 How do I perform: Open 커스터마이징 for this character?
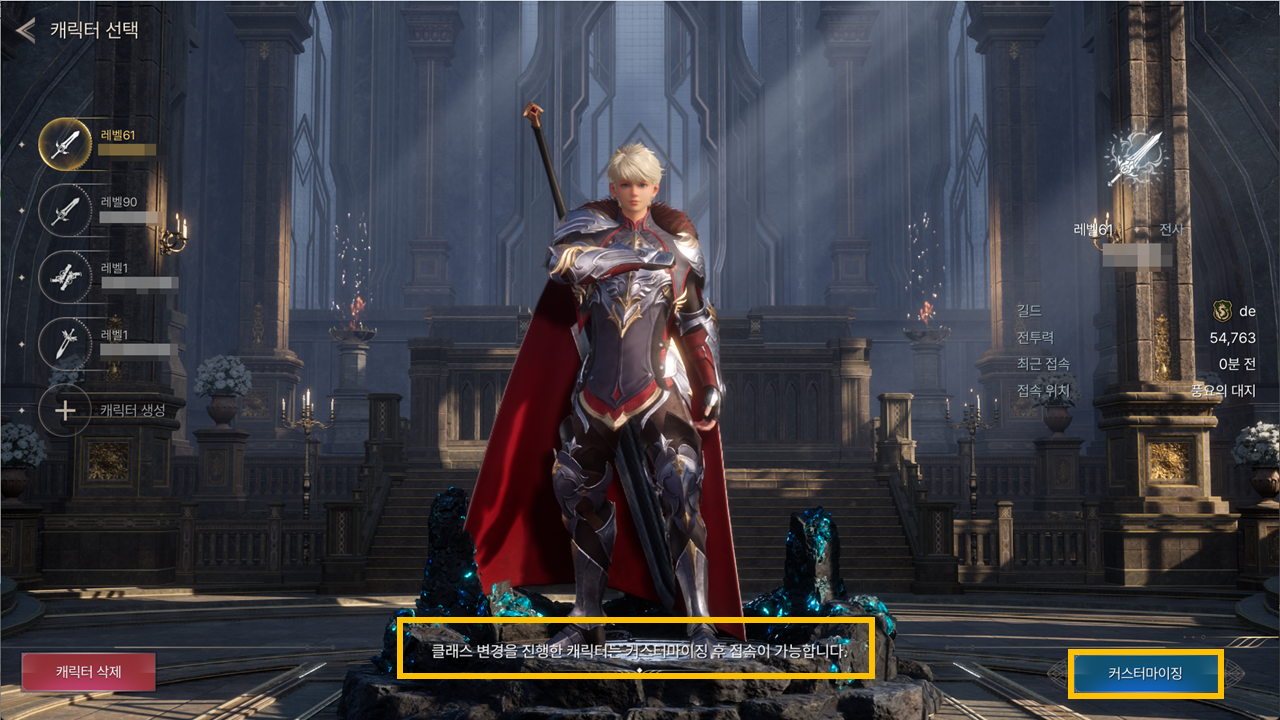[1145, 674]
